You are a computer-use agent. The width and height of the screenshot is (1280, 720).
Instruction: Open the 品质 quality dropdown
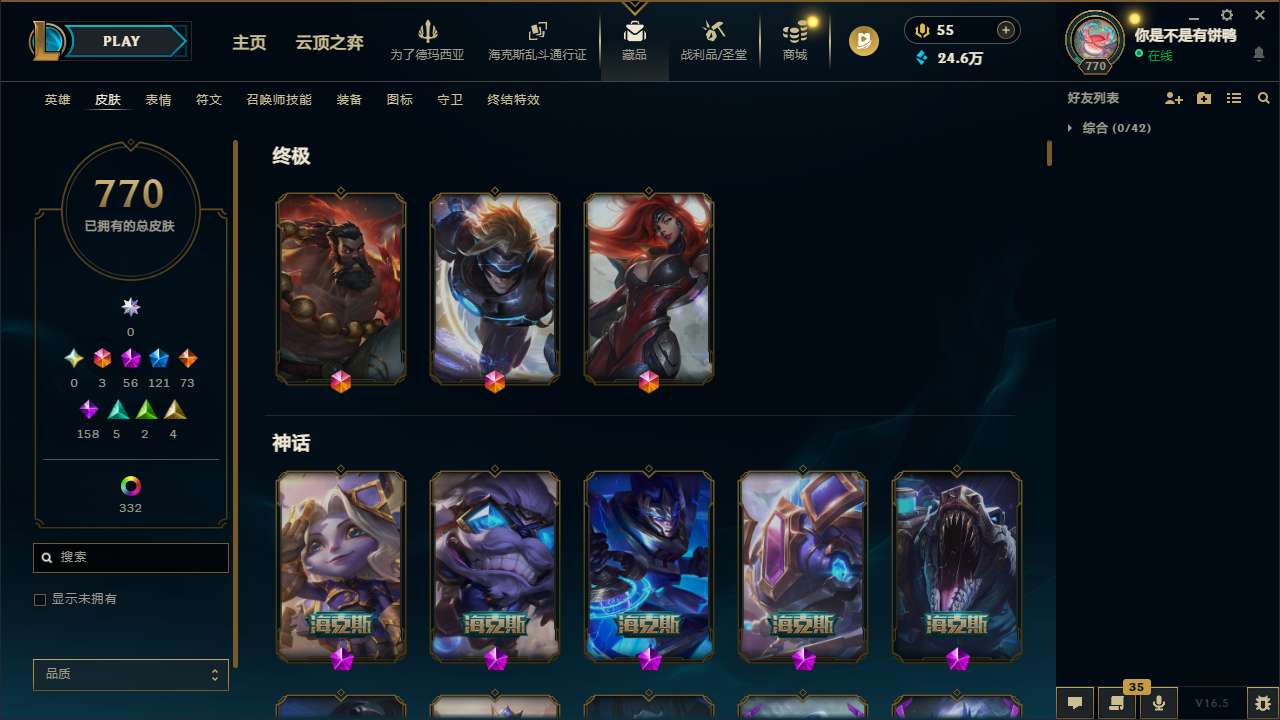130,674
